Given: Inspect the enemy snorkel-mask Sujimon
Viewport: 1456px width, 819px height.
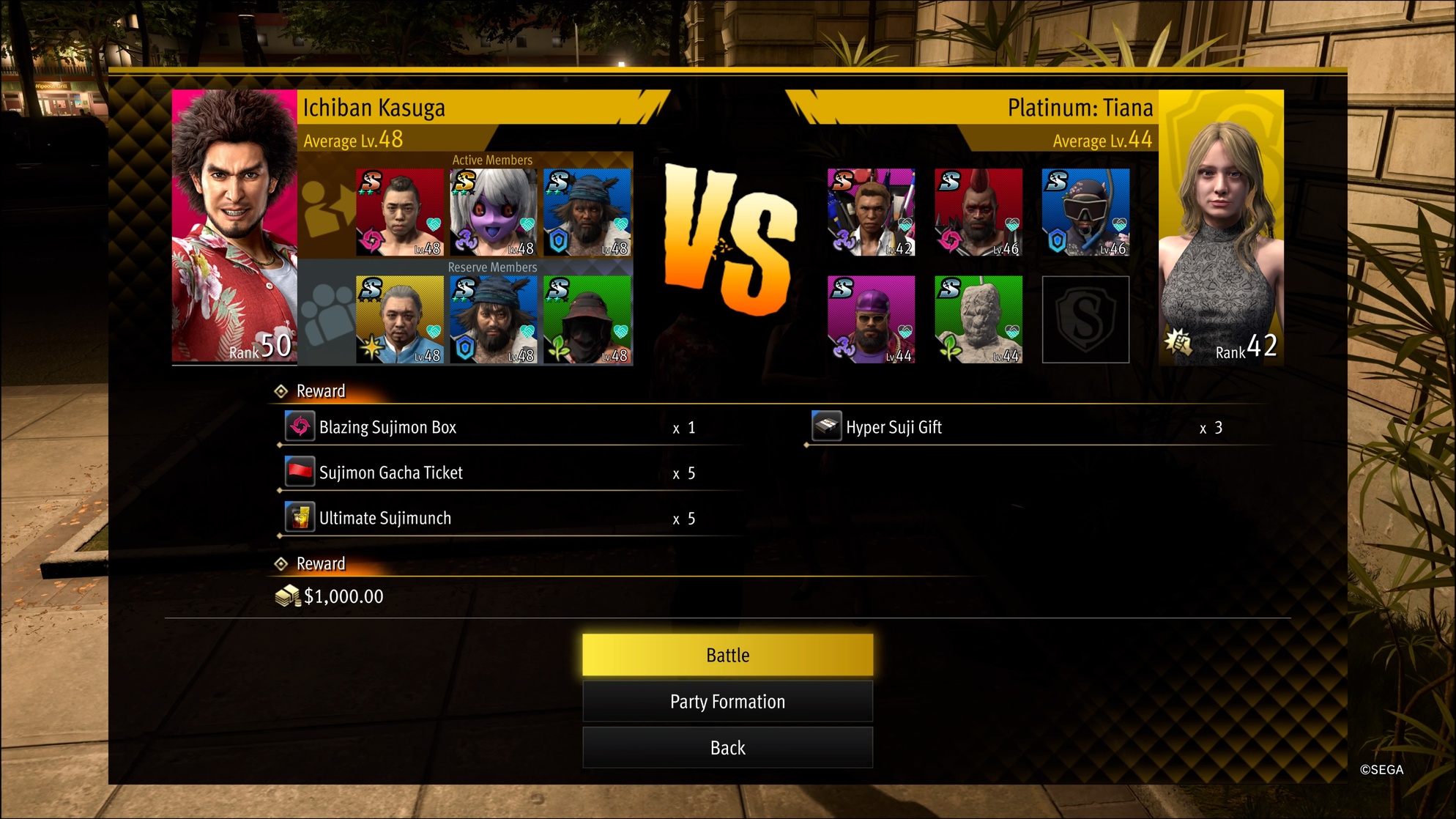Looking at the screenshot, I should (x=1085, y=212).
